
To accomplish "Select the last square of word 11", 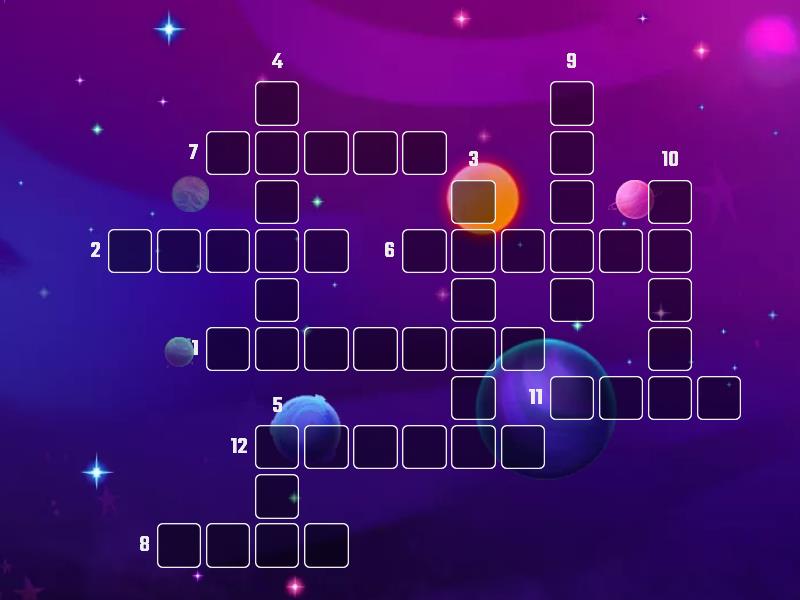I will pos(719,398).
